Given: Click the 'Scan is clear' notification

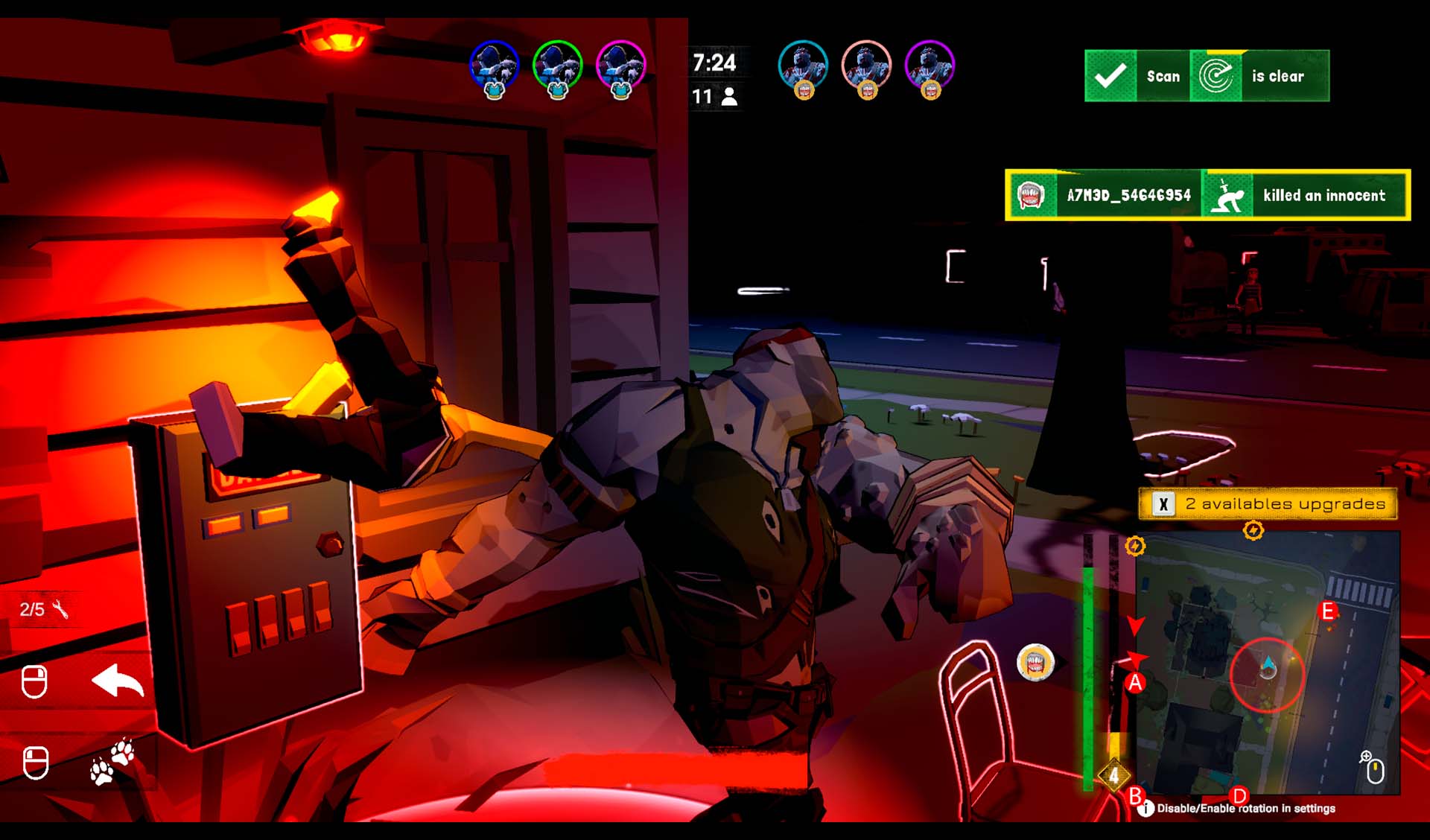Looking at the screenshot, I should point(1207,76).
